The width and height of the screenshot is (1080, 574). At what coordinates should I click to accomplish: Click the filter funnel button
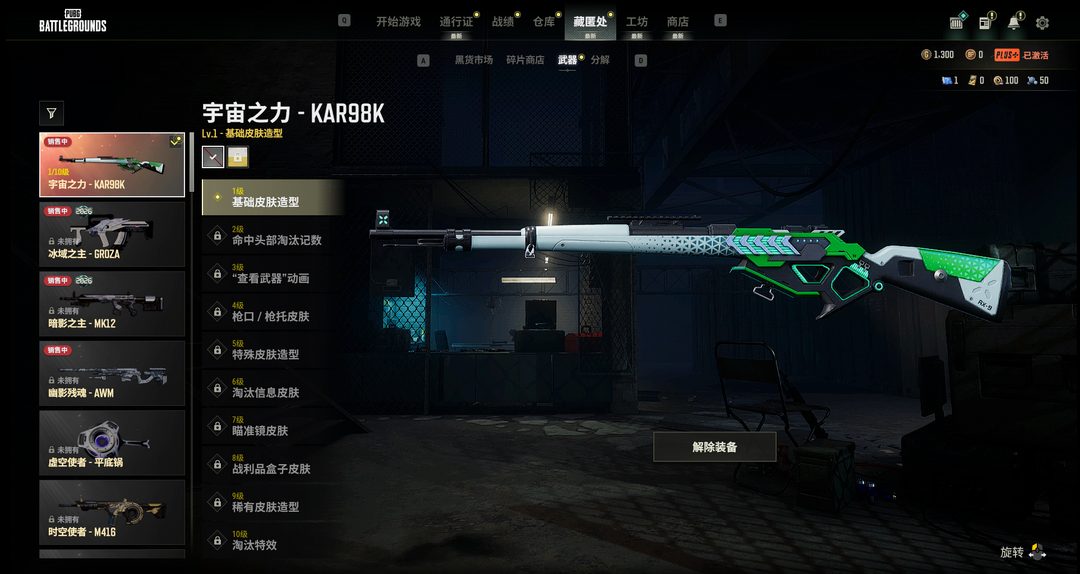[x=52, y=113]
